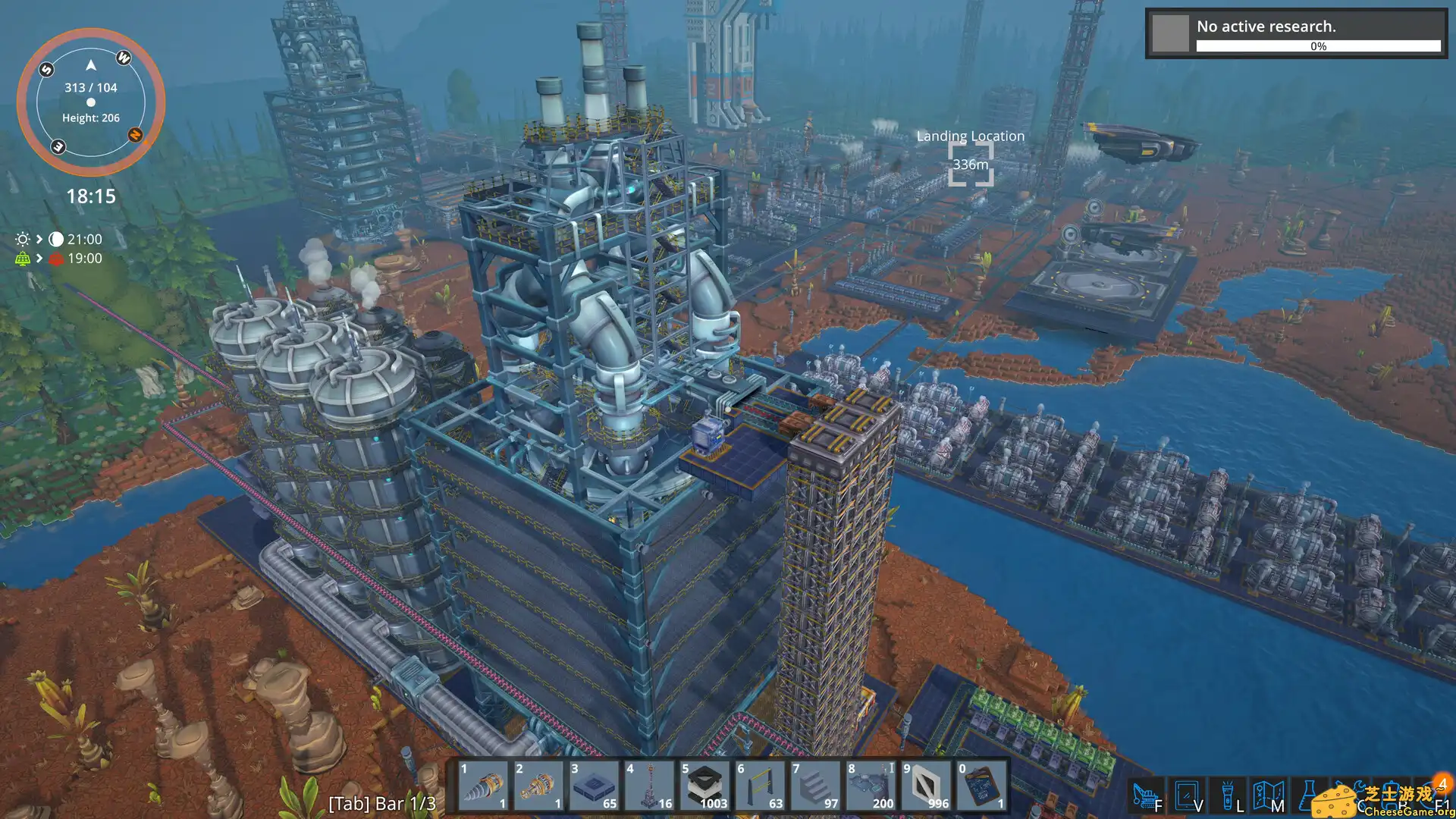Select the large drill in hotbar slot 1
This screenshot has width=1456, height=819.
483,786
